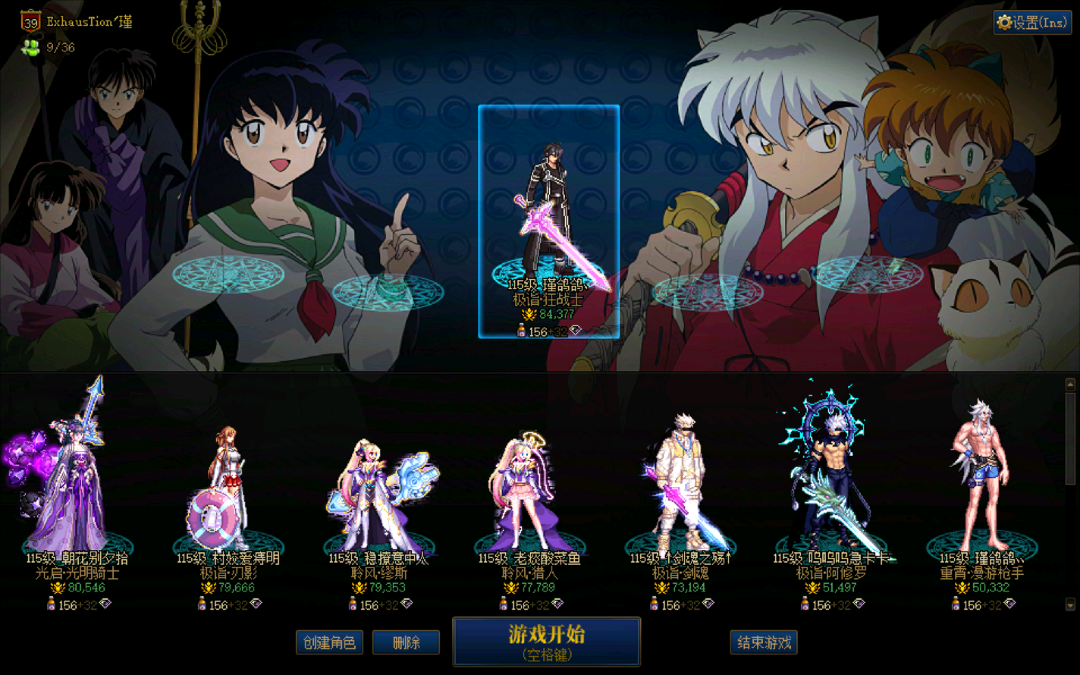Choose 结束游戏 to exit the game
Viewport: 1080px width, 675px height.
[764, 642]
